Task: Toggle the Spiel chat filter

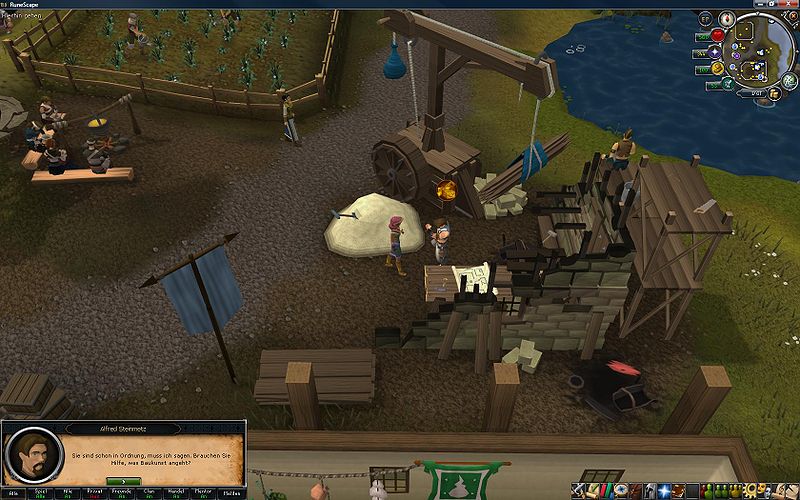Action: 41,493
